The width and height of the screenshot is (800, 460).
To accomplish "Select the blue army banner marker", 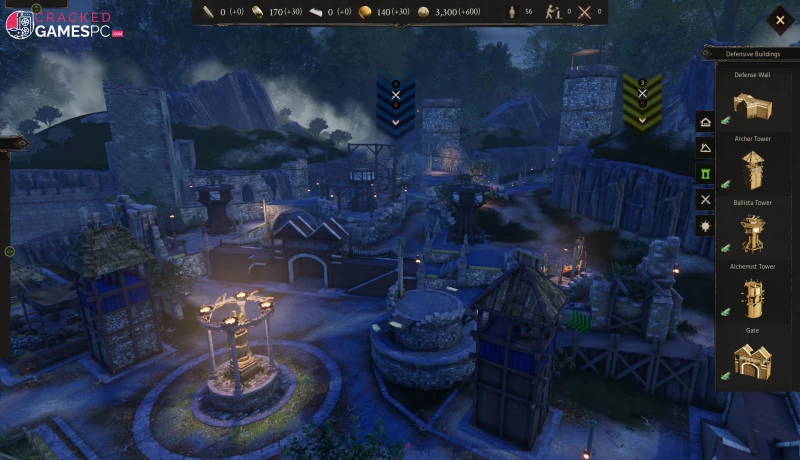I will [395, 106].
